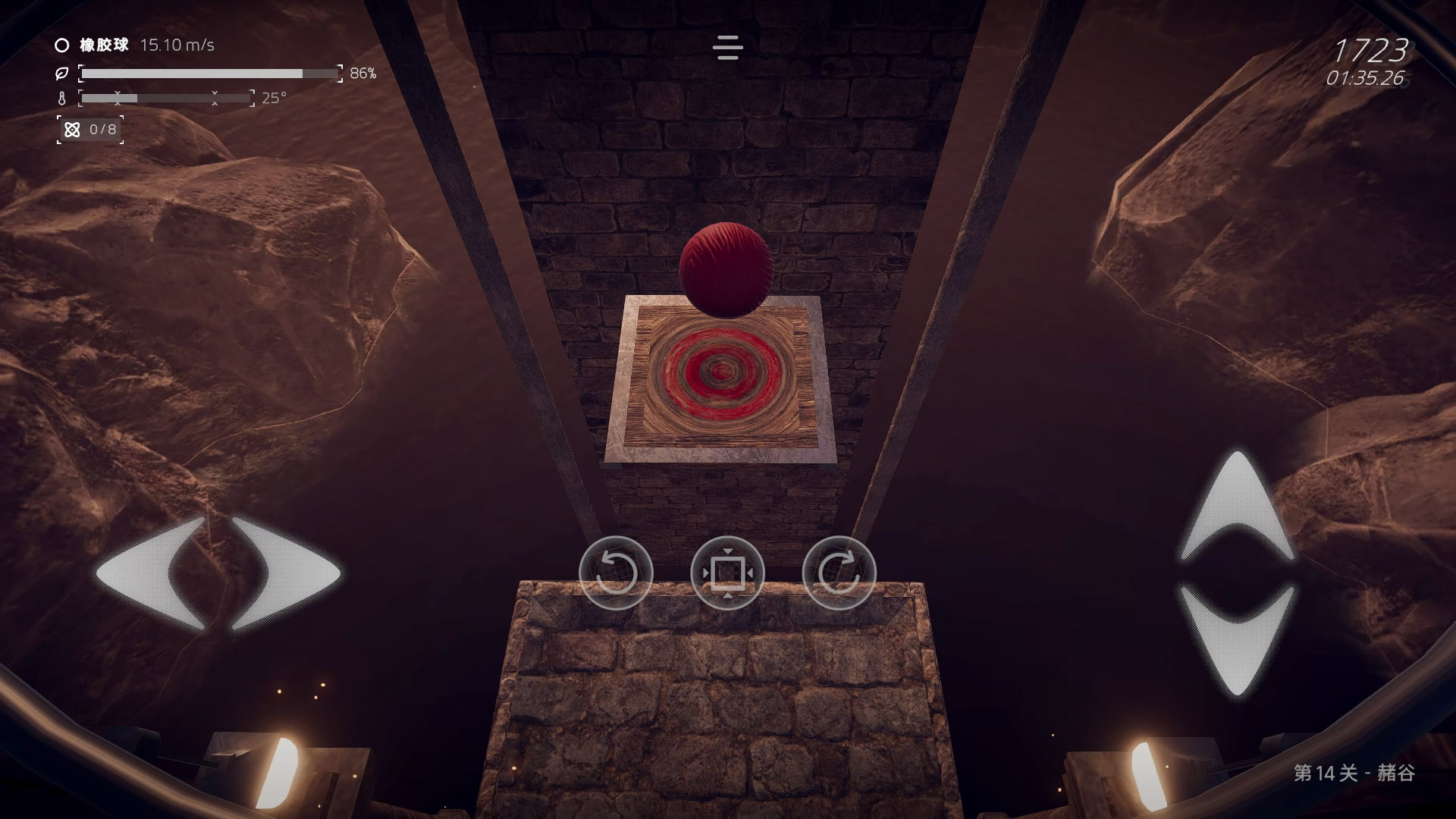1456x819 pixels.
Task: Click the leaf icon beside the 86% bar
Action: pyautogui.click(x=63, y=73)
